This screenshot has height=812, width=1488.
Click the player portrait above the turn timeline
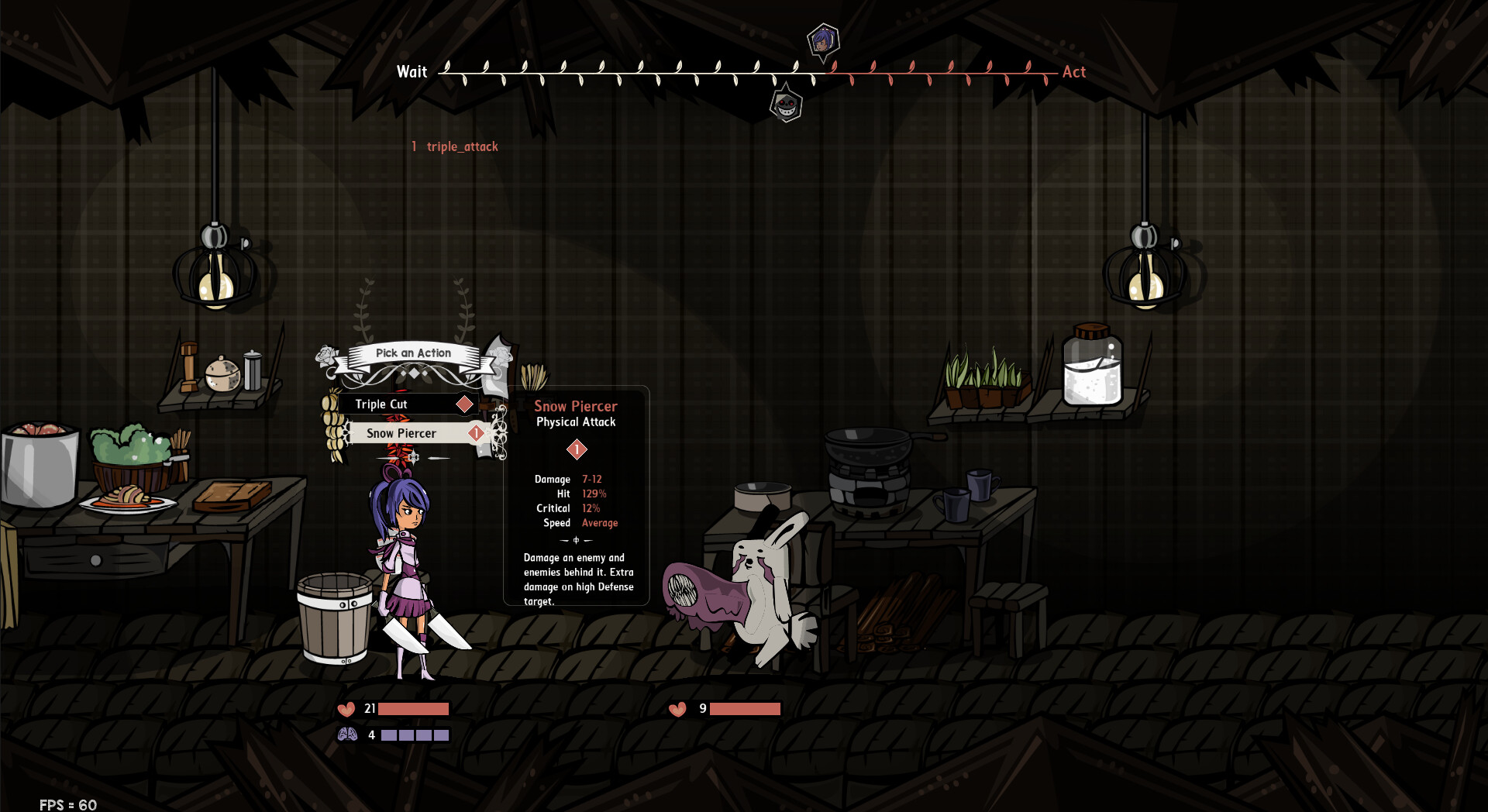click(824, 38)
